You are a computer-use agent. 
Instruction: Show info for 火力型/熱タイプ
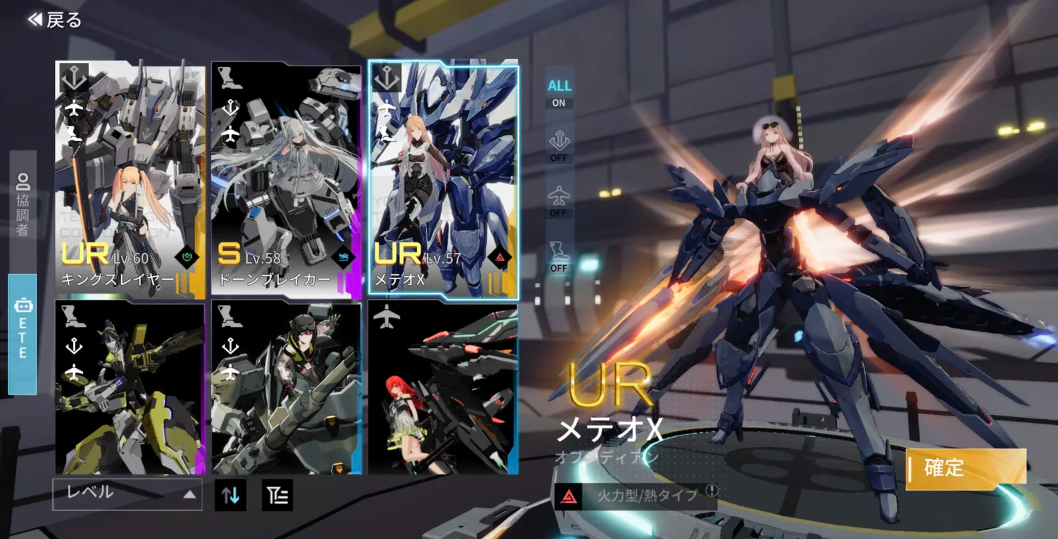tap(711, 491)
